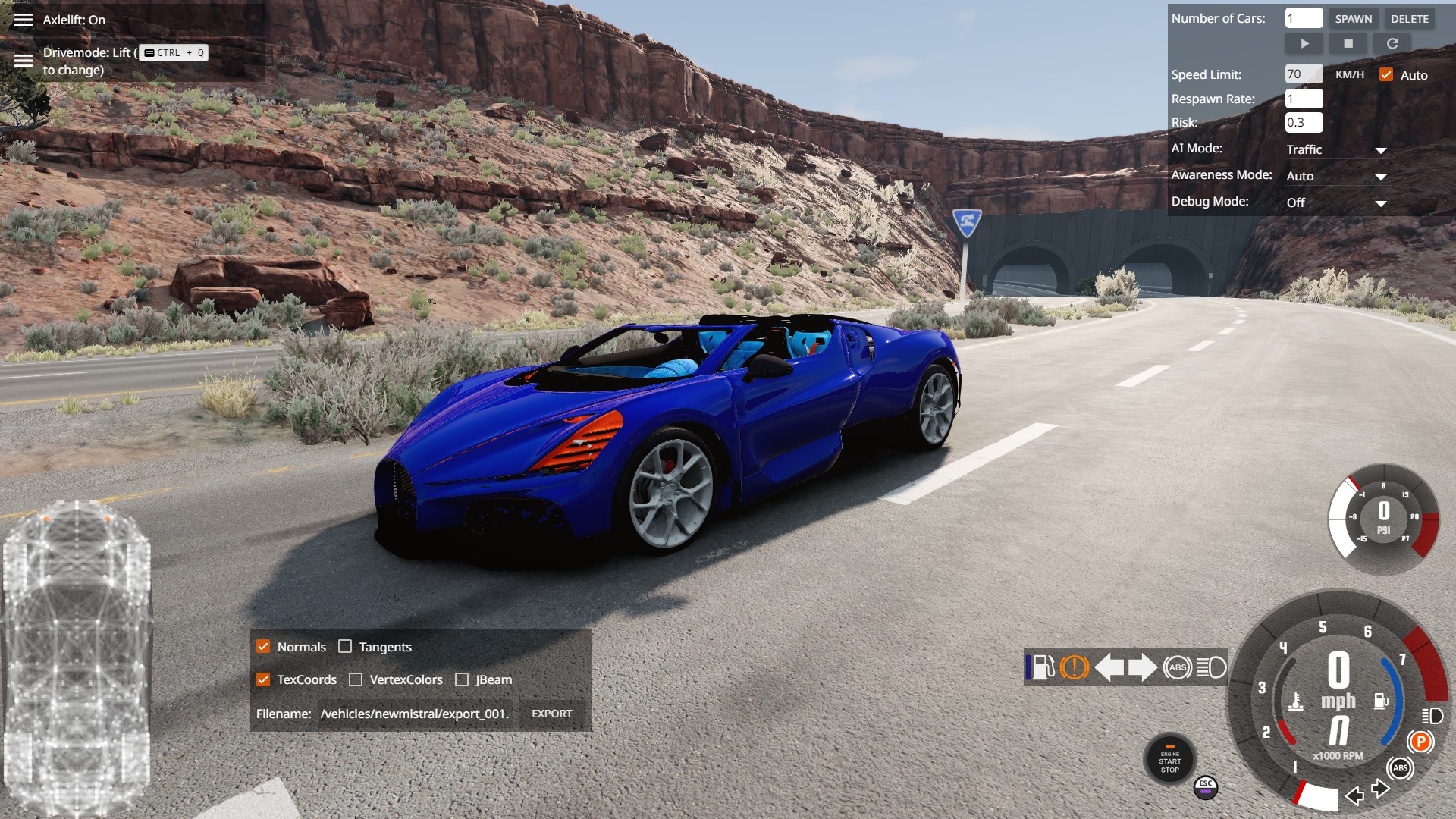
Task: Focus the Number of Cars field
Action: (1304, 19)
